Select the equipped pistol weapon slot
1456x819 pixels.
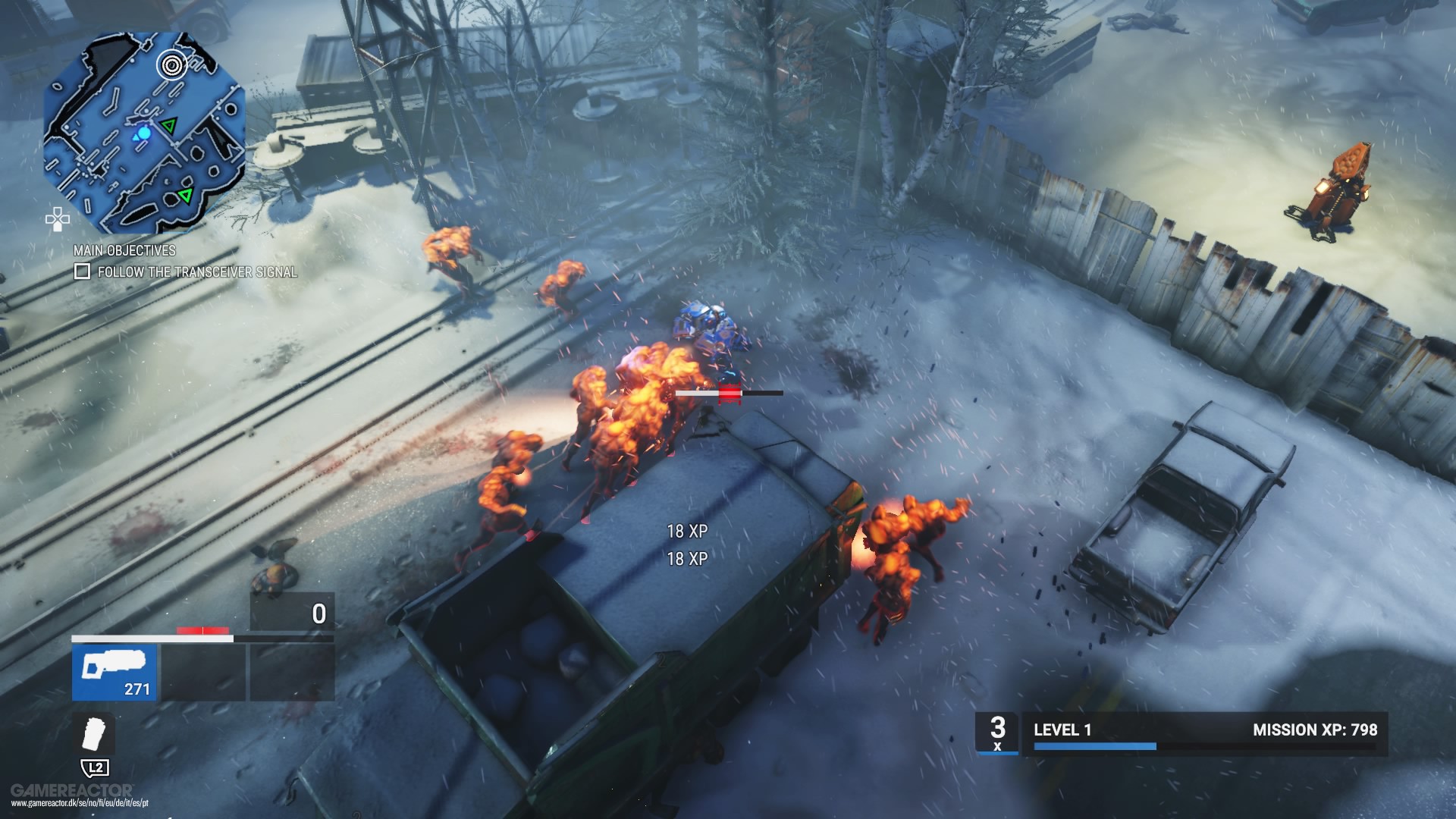click(114, 671)
